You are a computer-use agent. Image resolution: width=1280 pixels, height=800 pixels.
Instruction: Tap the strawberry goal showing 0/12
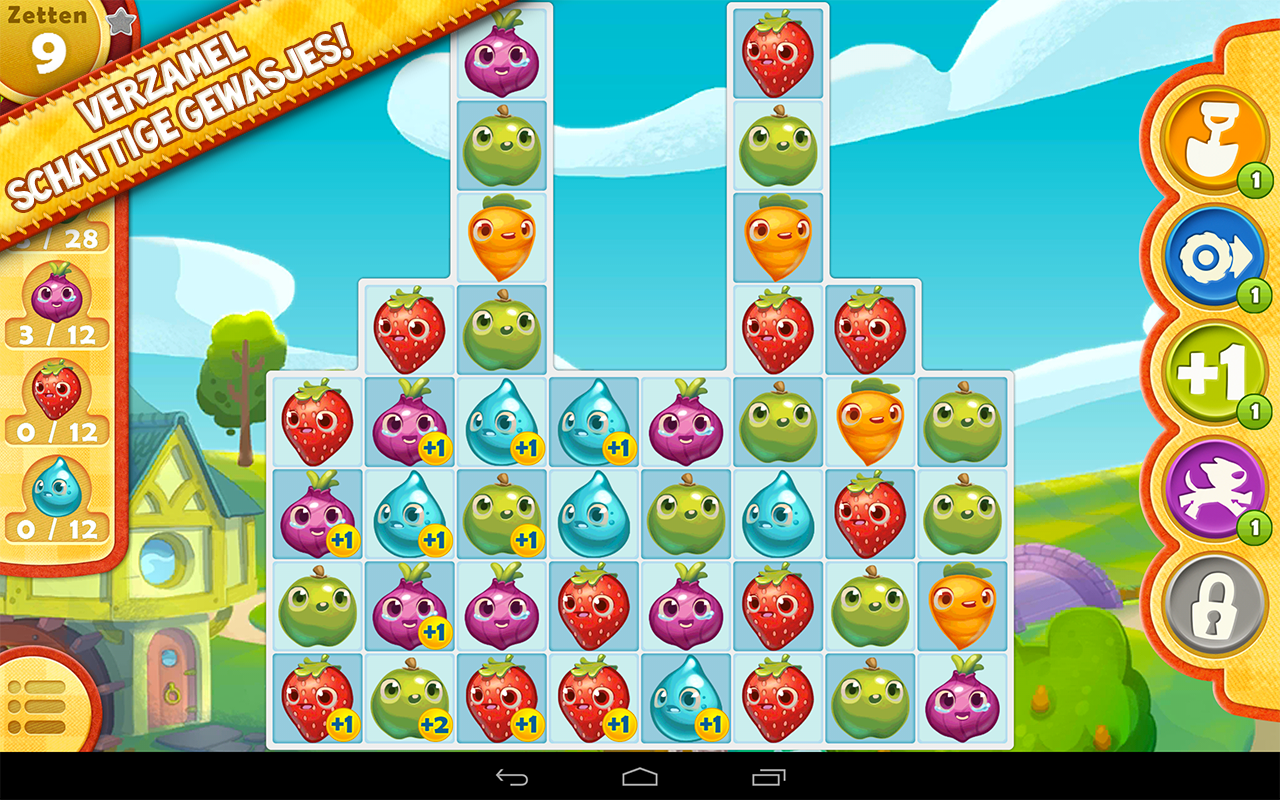click(55, 402)
